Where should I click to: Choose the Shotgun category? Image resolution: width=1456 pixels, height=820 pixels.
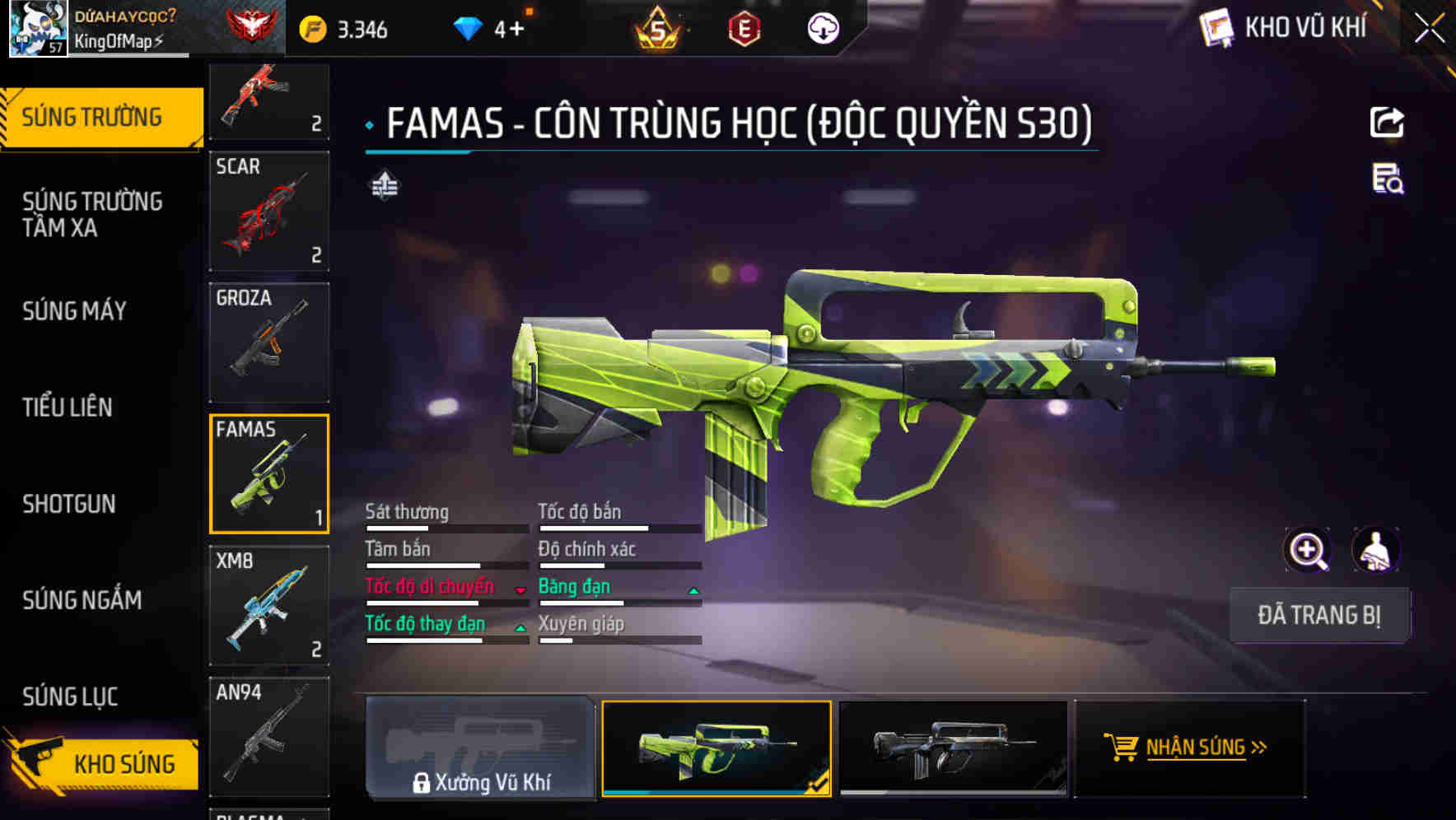click(x=69, y=504)
